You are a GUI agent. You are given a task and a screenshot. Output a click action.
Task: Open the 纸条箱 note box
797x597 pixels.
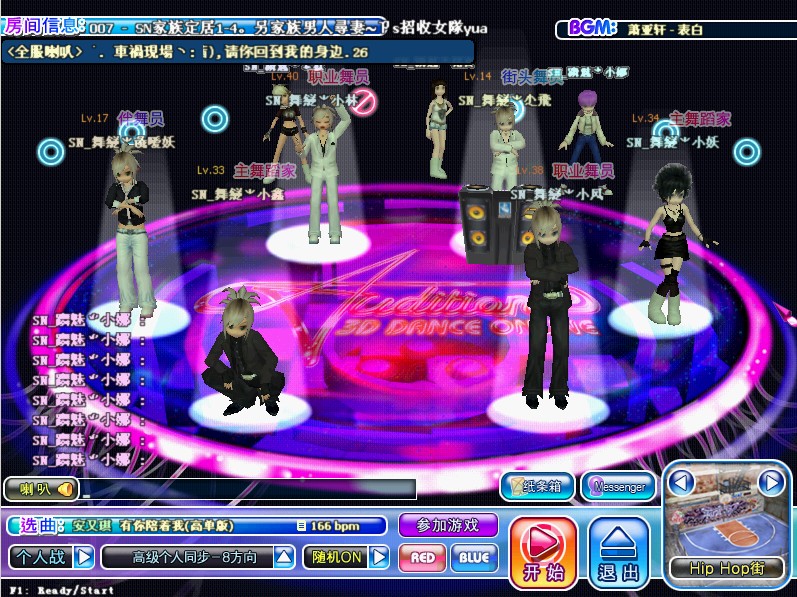(x=538, y=487)
